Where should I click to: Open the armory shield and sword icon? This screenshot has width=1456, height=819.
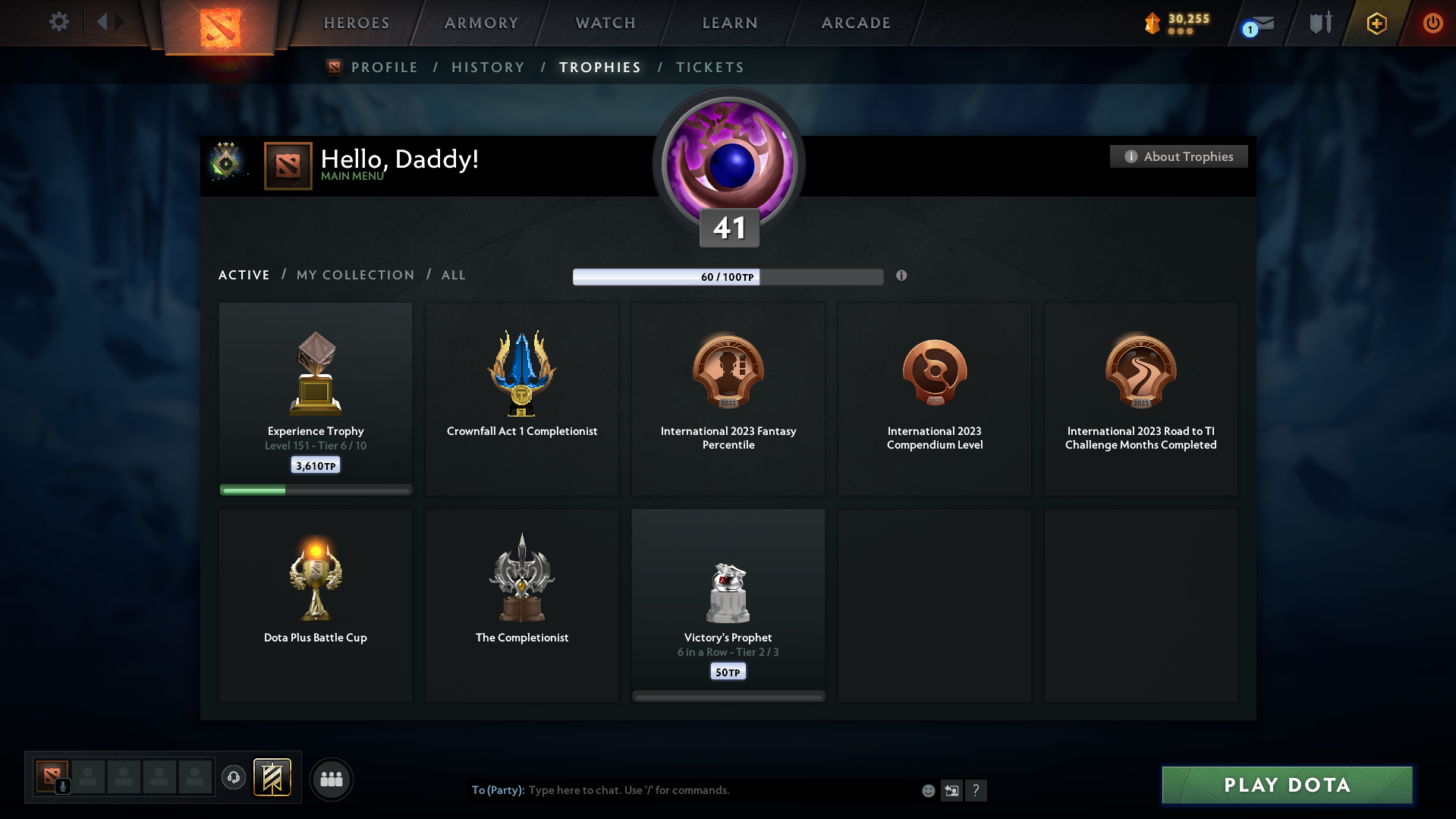click(1320, 23)
